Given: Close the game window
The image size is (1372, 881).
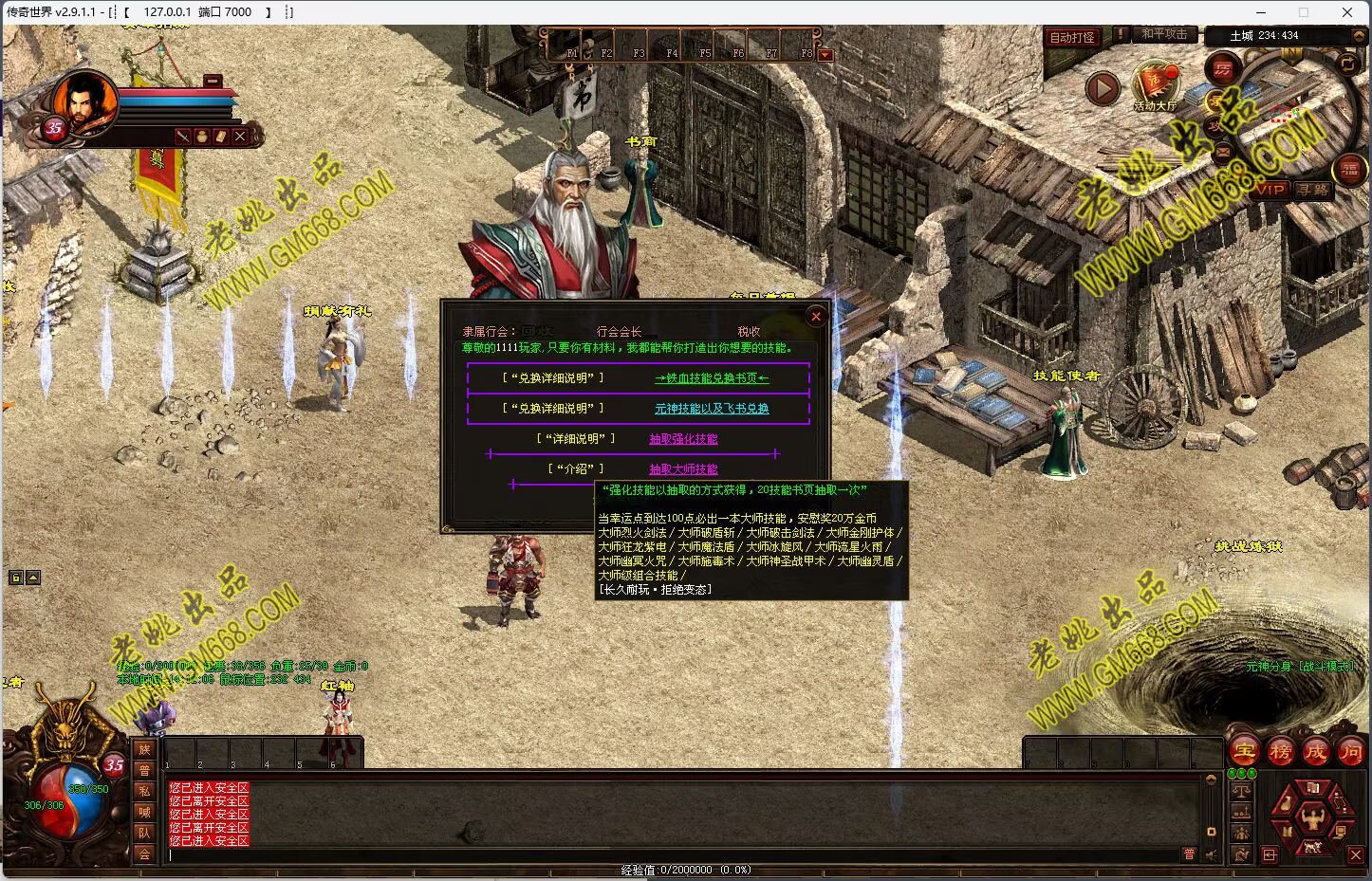Looking at the screenshot, I should (1347, 12).
